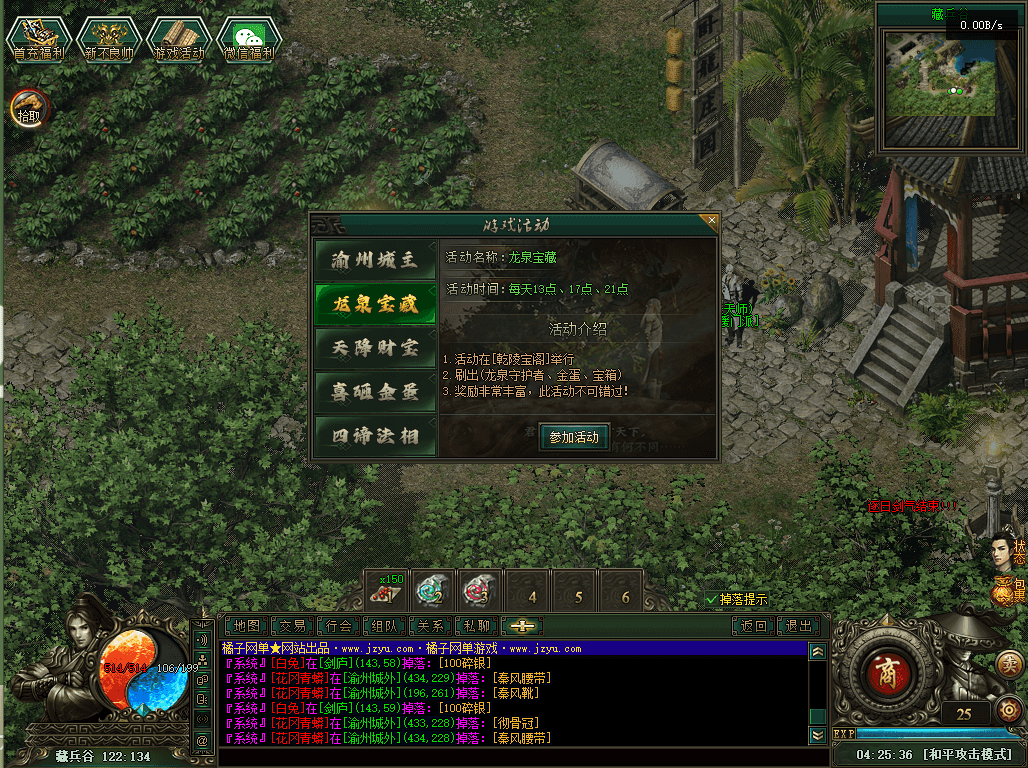Select the 龙泉宝藏 activity tab

pos(375,304)
